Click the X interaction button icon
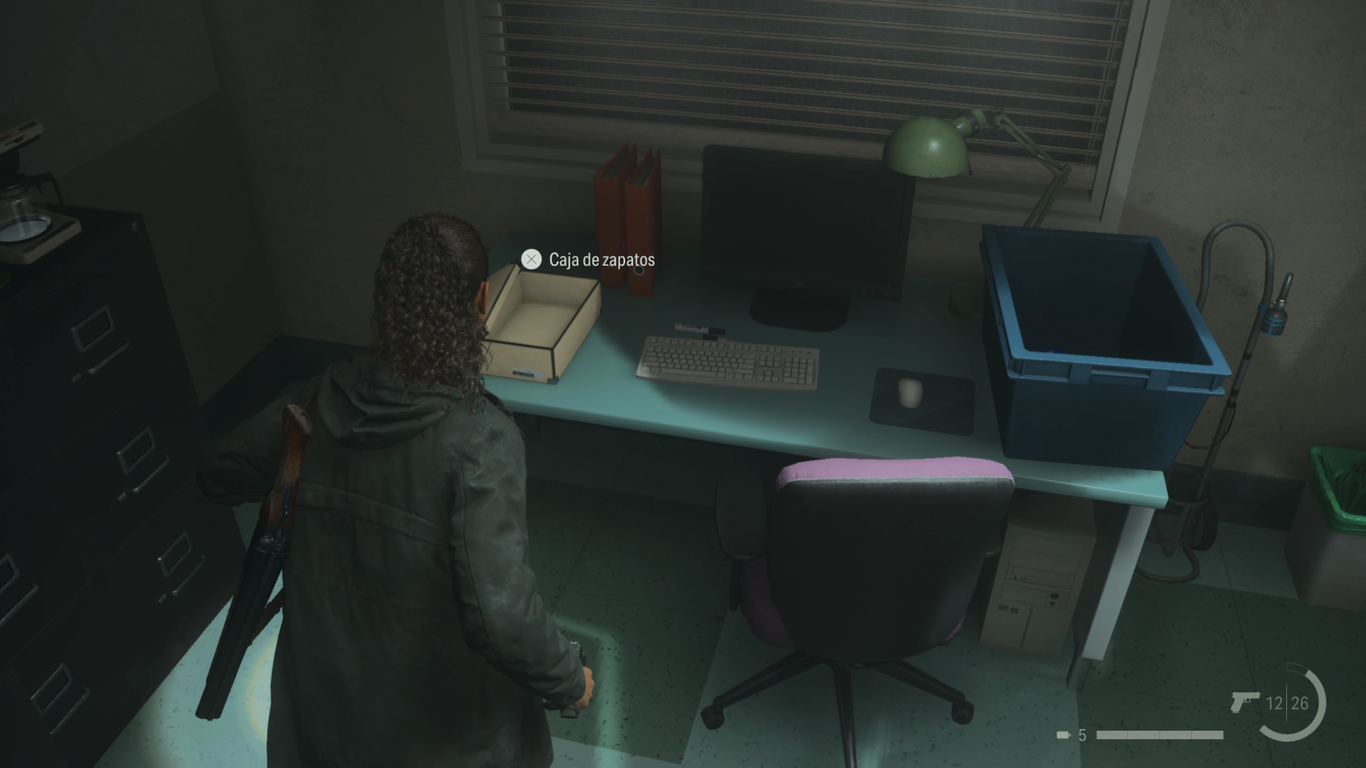The image size is (1366, 768). pos(531,259)
